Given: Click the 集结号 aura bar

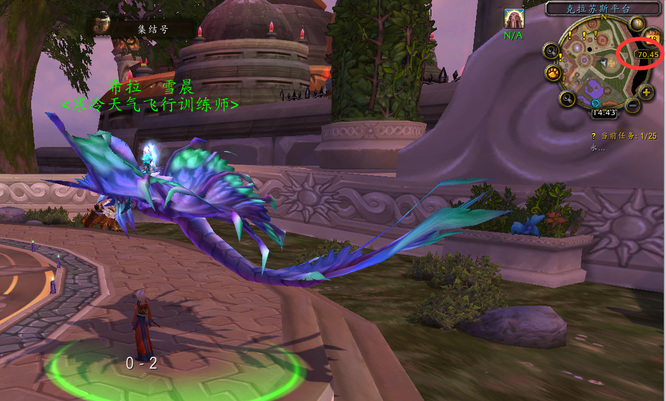Looking at the screenshot, I should coord(143,28).
